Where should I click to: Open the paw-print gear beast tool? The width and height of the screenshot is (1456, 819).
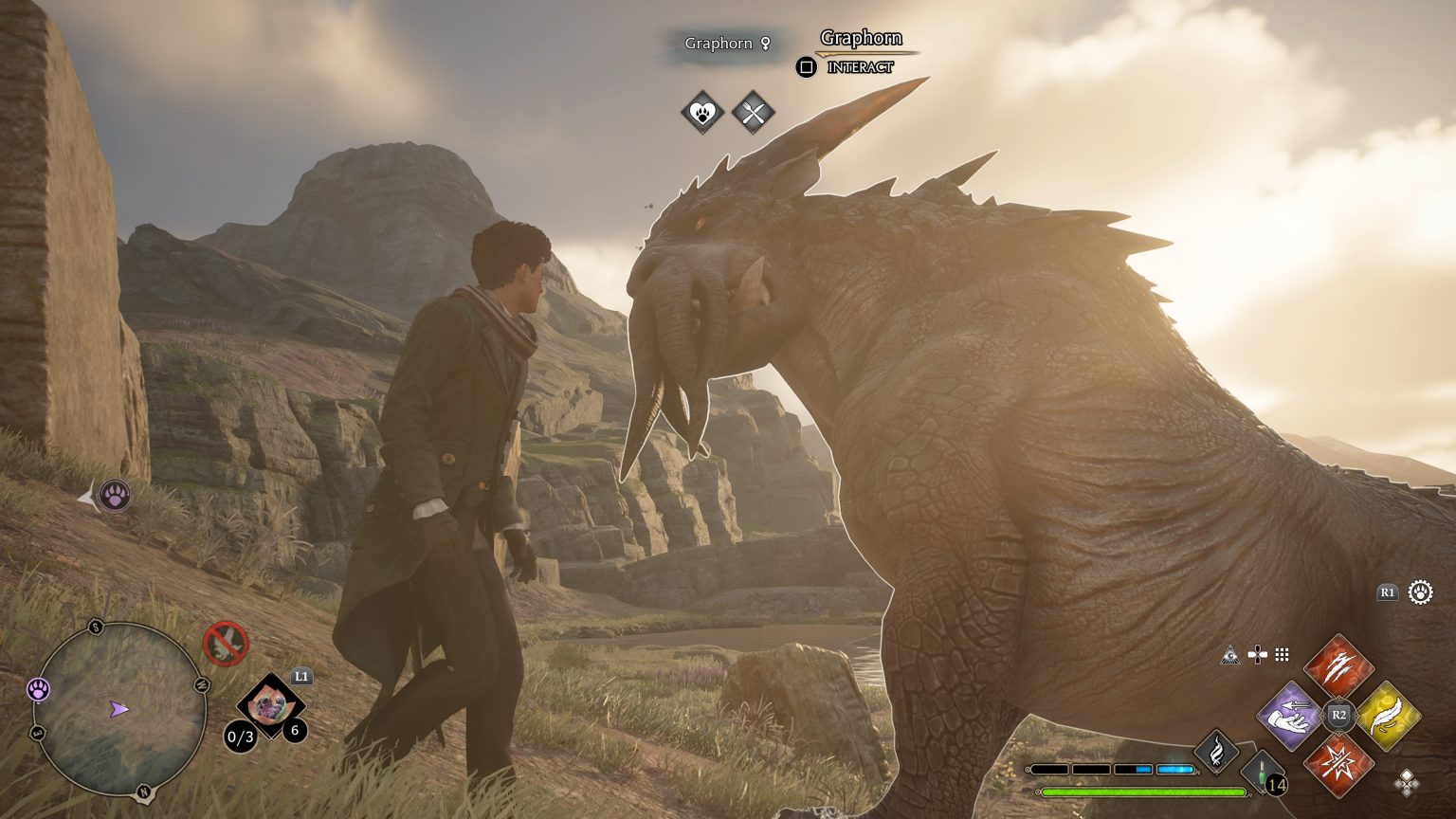[1420, 592]
